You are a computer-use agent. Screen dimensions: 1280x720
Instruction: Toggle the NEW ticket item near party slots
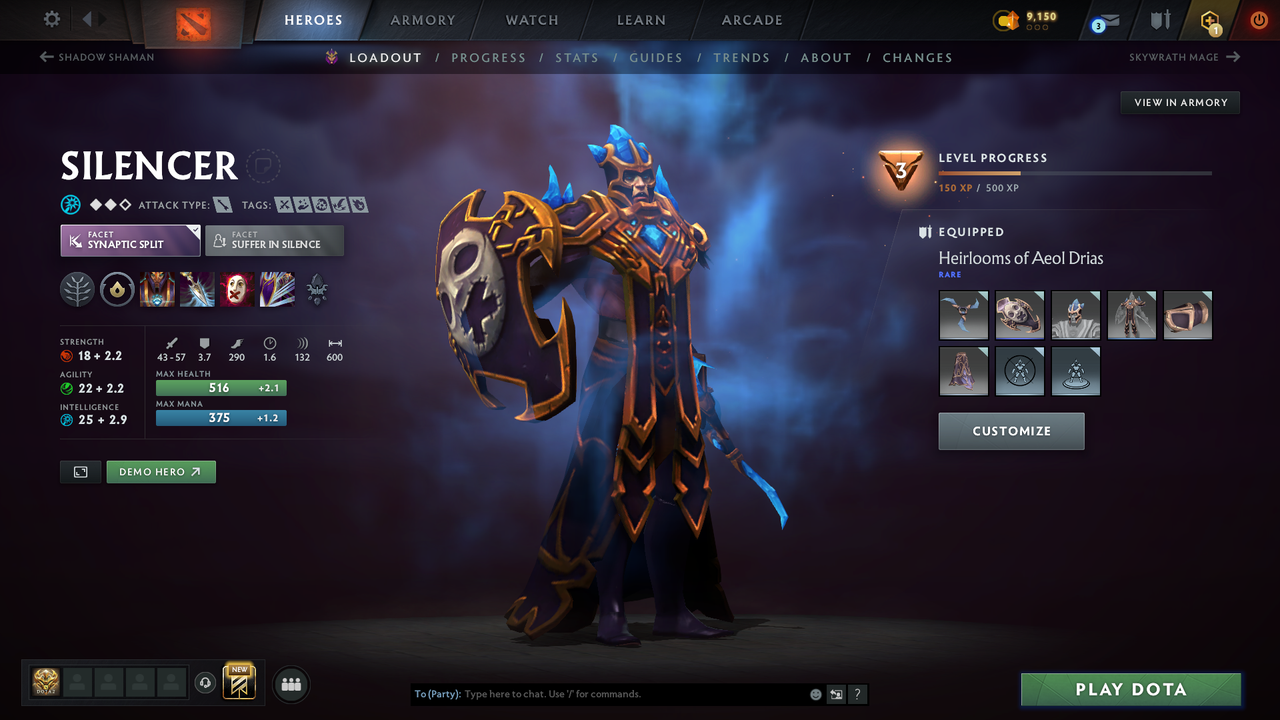pos(239,682)
